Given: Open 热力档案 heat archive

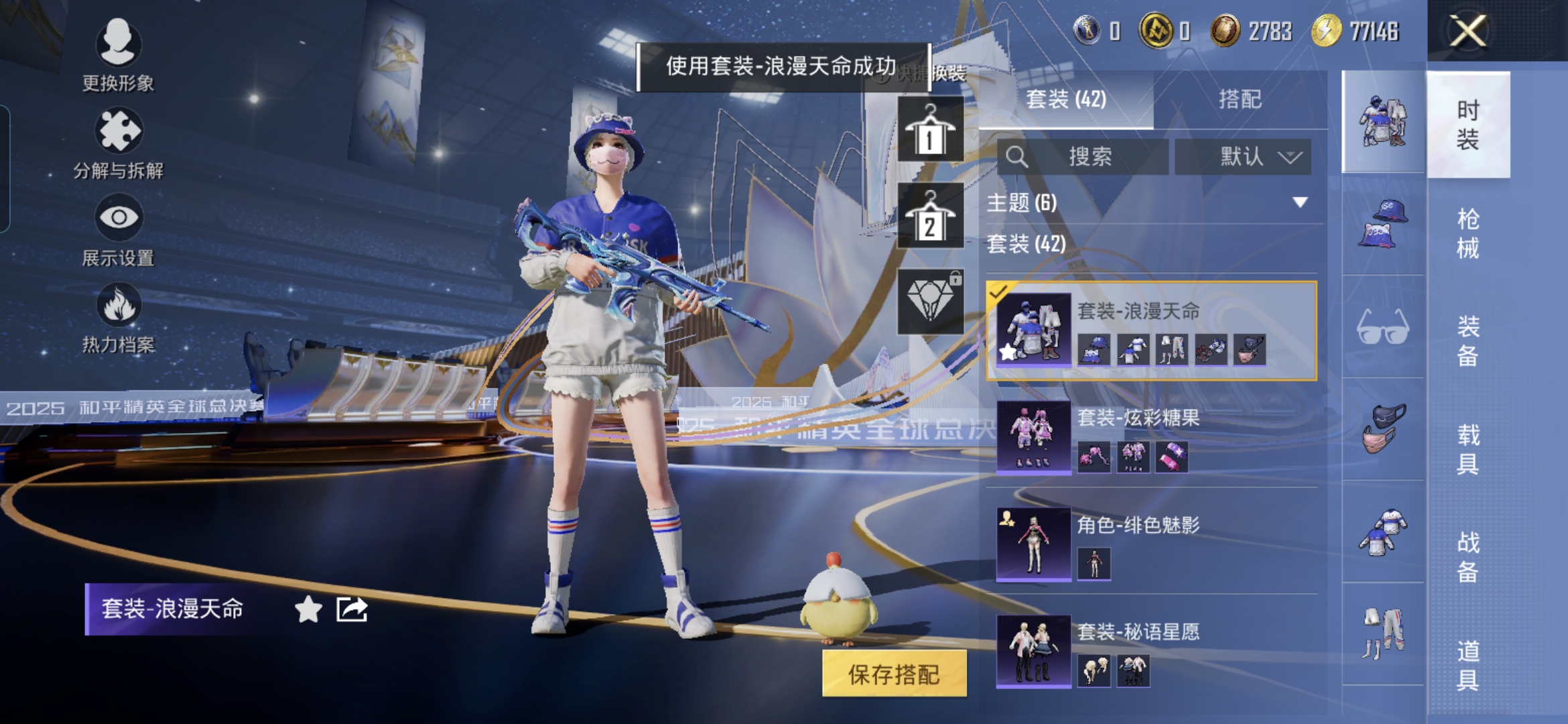Looking at the screenshot, I should pos(118,317).
